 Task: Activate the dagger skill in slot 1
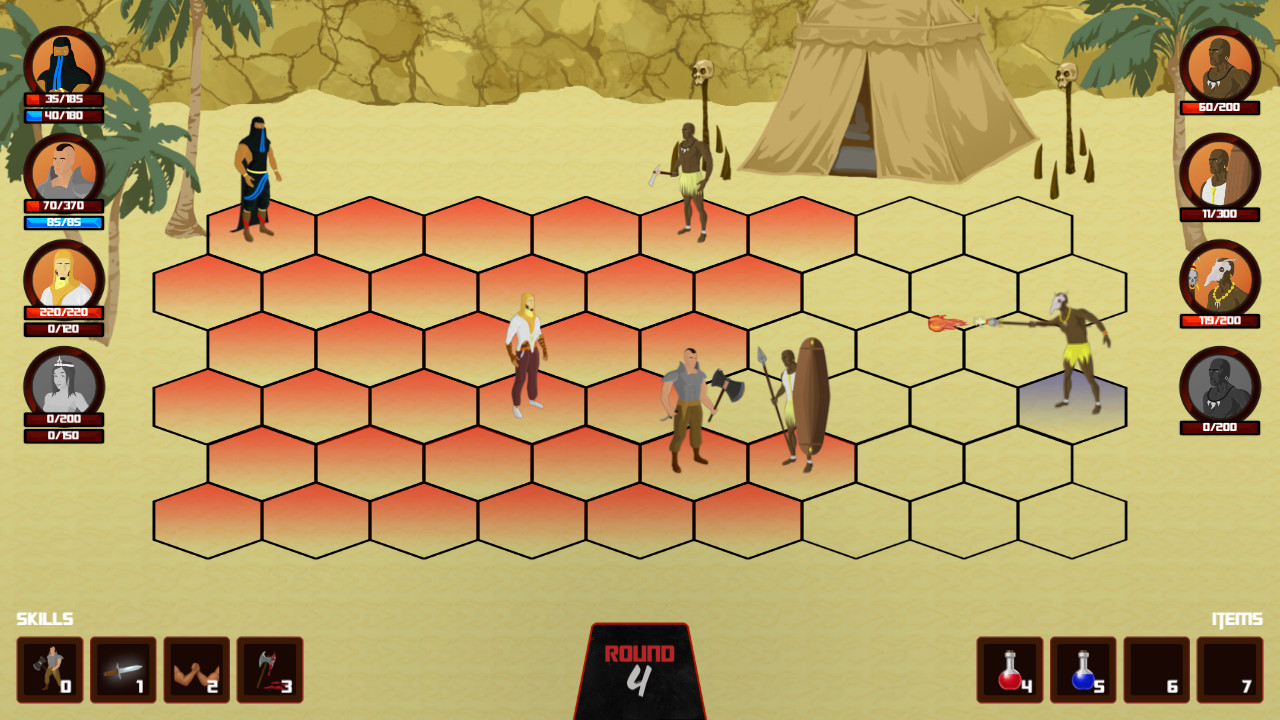(121, 670)
